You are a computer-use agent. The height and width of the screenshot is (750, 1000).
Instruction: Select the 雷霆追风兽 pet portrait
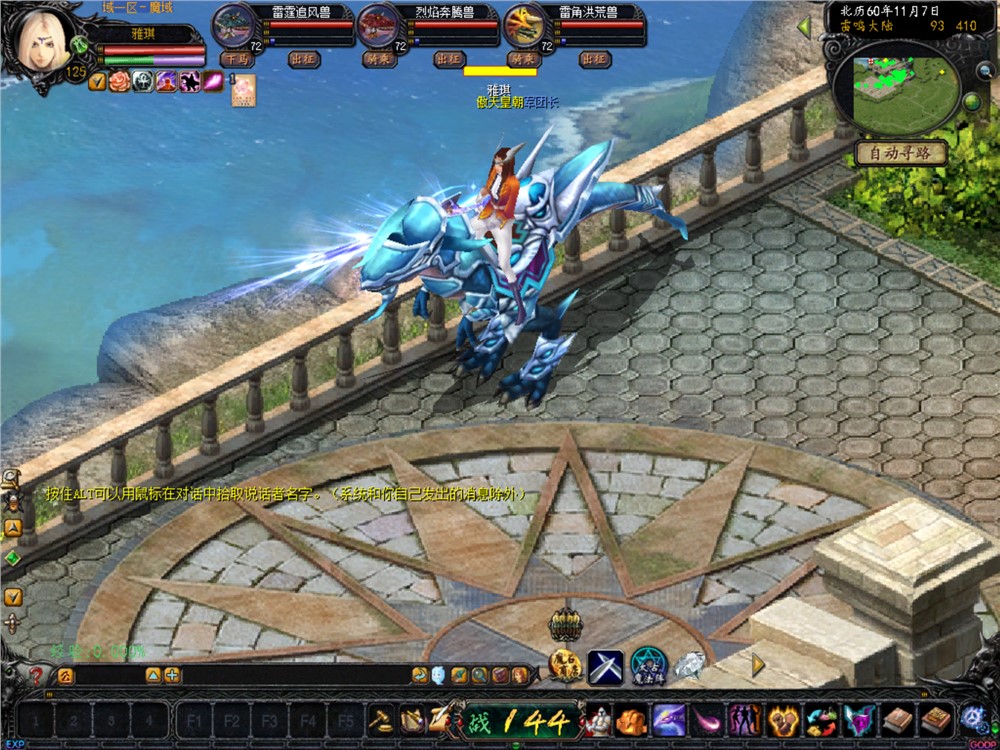point(234,25)
